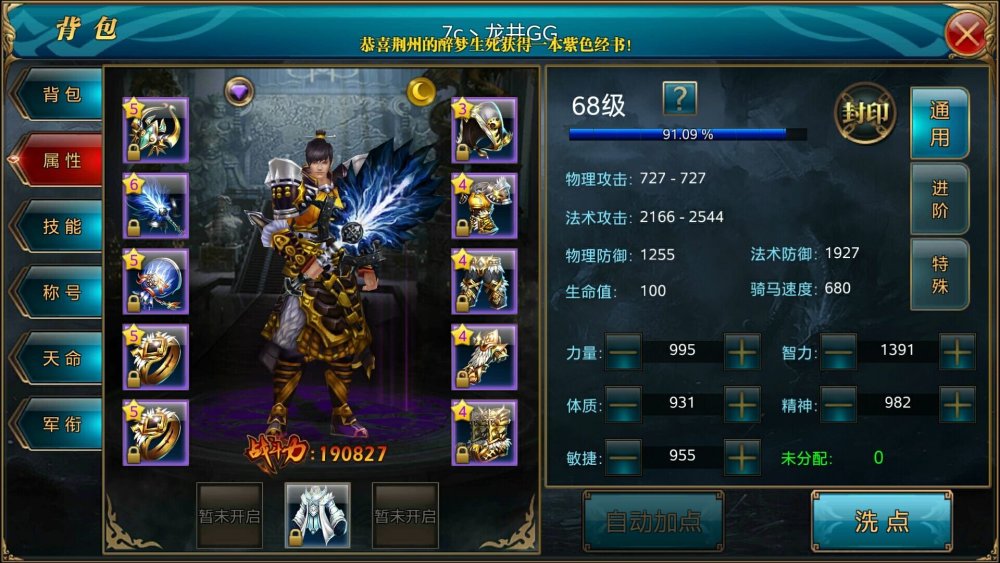Select the blue feather fan weapon slot
This screenshot has height=563, width=1000.
click(x=156, y=206)
